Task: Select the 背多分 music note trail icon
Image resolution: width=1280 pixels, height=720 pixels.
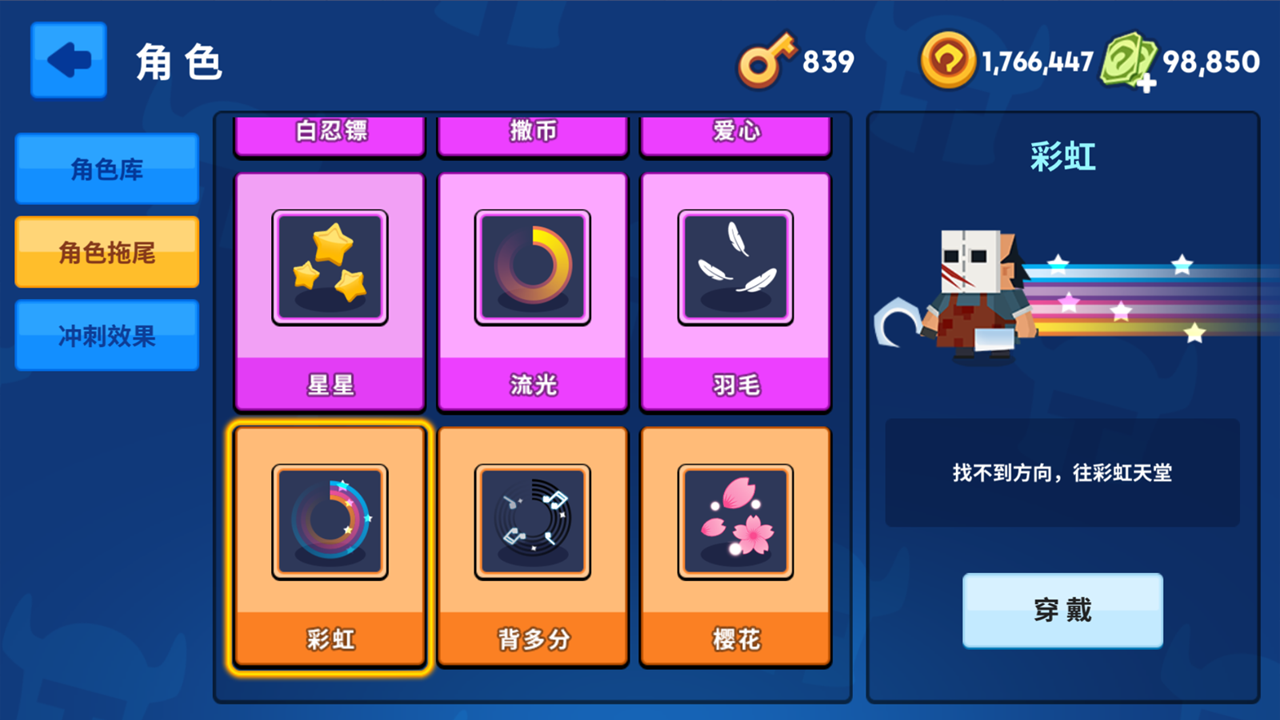Action: pyautogui.click(x=533, y=521)
